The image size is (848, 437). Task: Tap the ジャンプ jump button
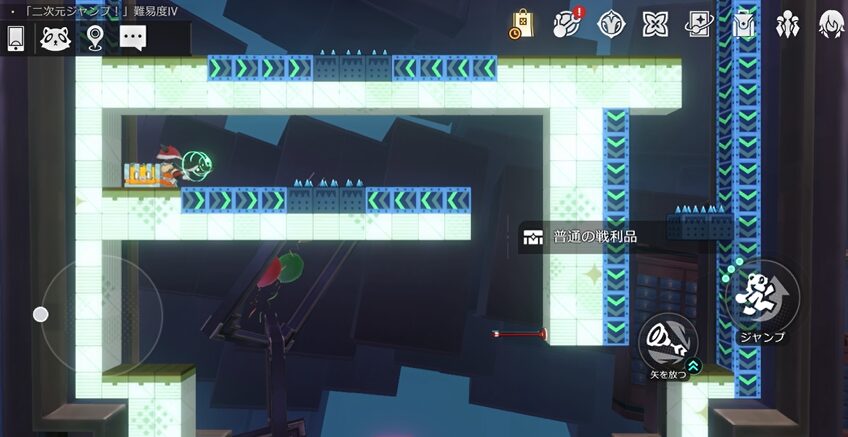(762, 298)
